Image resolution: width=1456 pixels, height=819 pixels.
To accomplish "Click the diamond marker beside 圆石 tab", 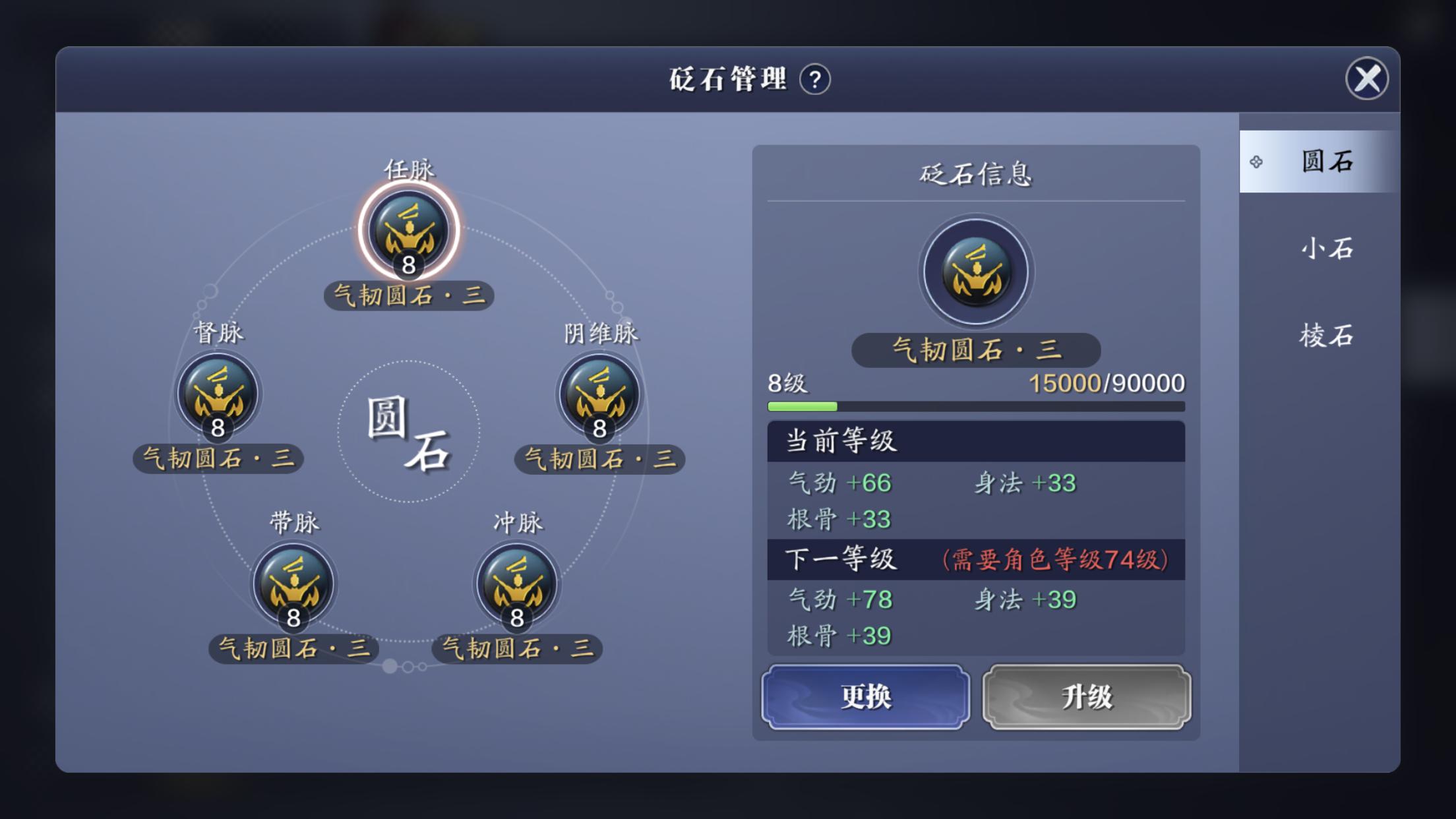I will point(1256,162).
